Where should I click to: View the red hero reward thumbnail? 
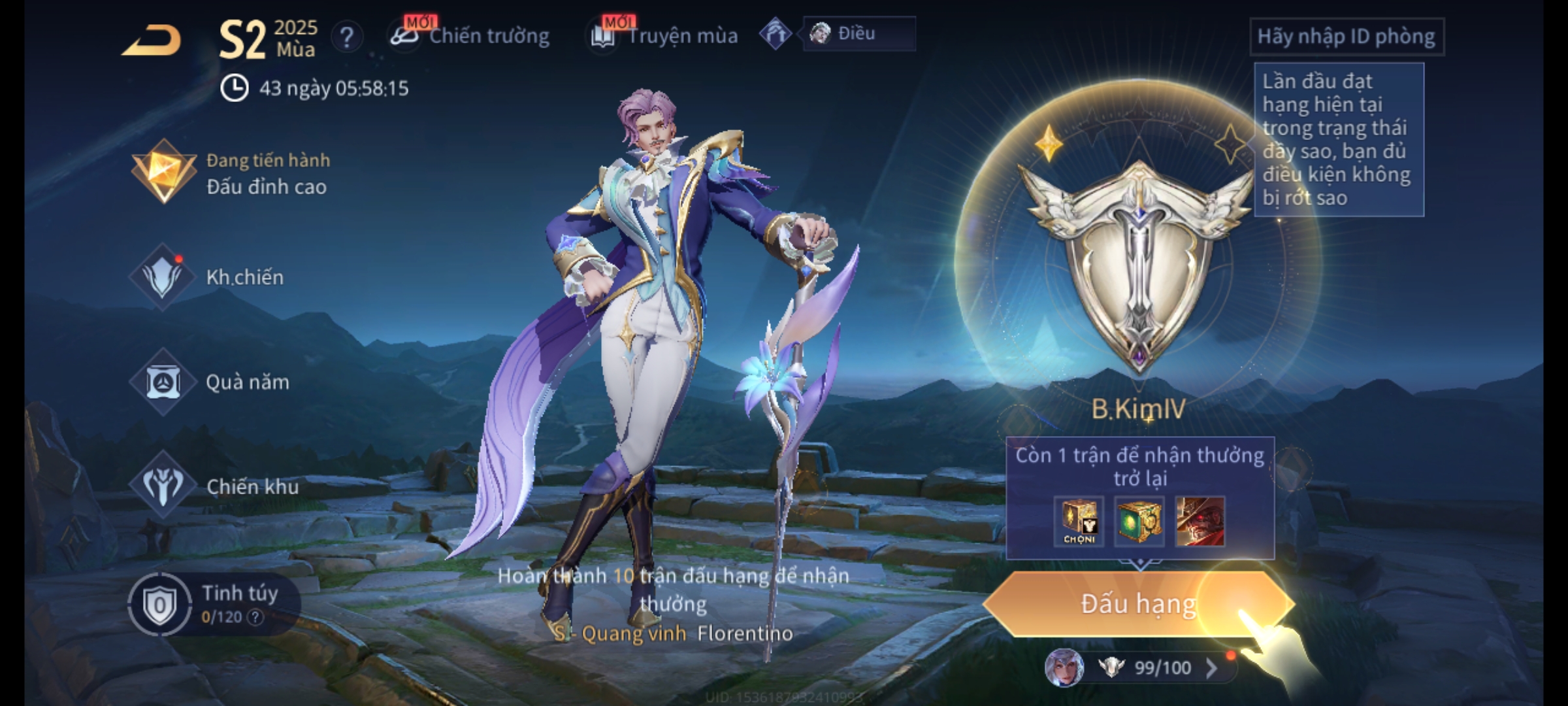1200,522
